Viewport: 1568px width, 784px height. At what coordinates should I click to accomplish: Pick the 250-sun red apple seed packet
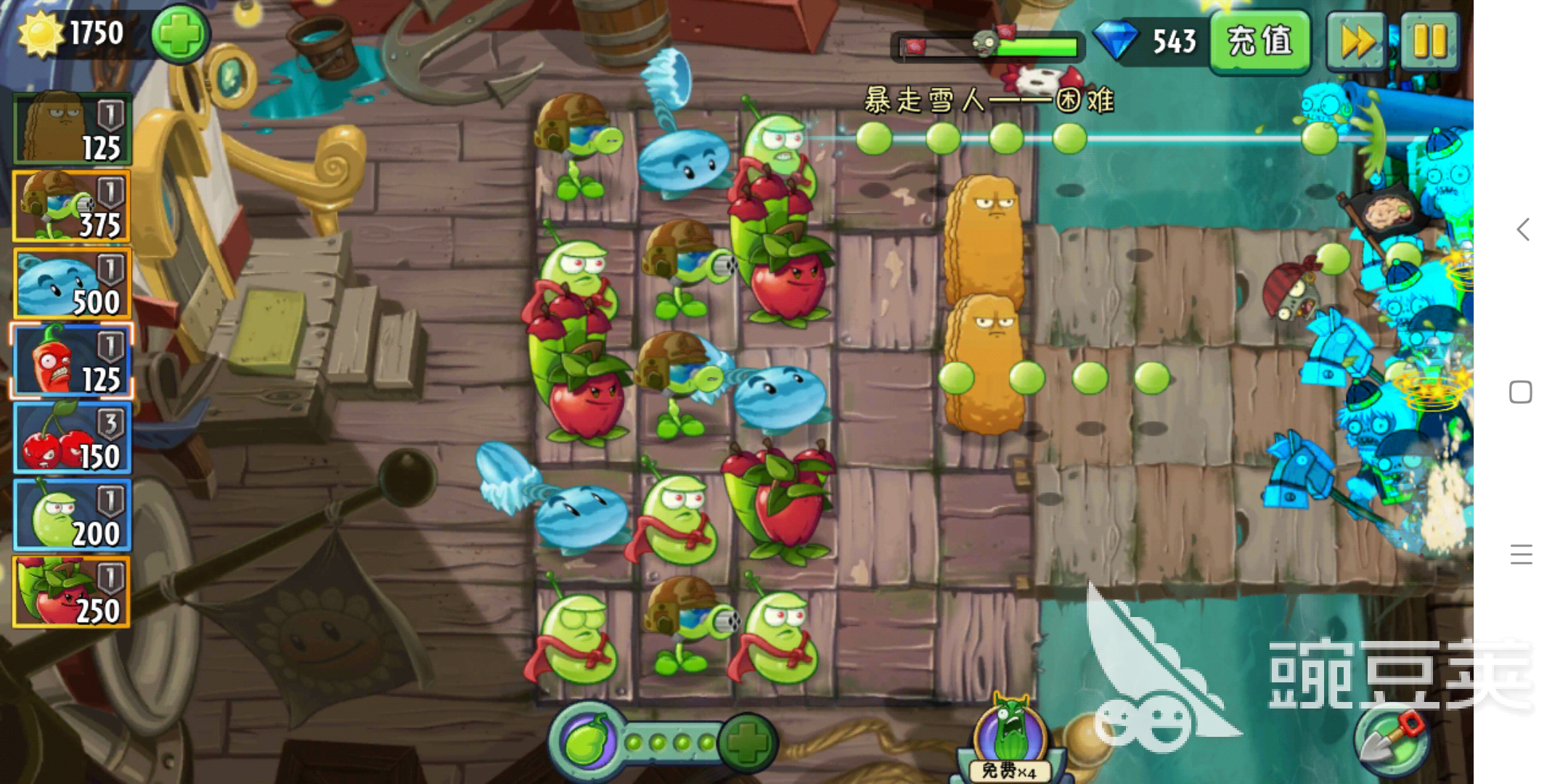click(72, 592)
